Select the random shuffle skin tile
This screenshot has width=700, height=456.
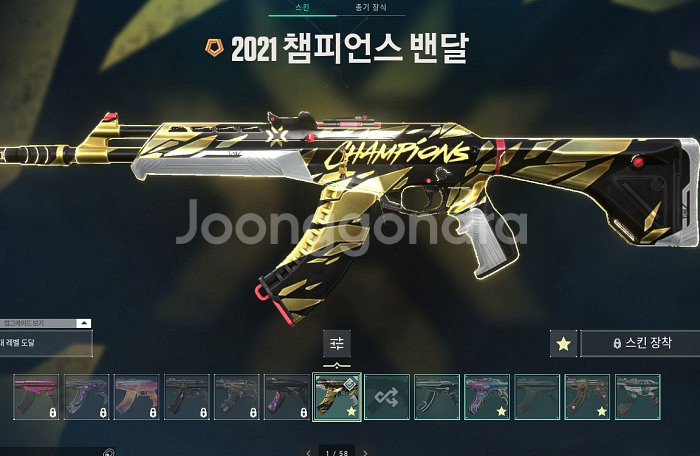pos(387,396)
